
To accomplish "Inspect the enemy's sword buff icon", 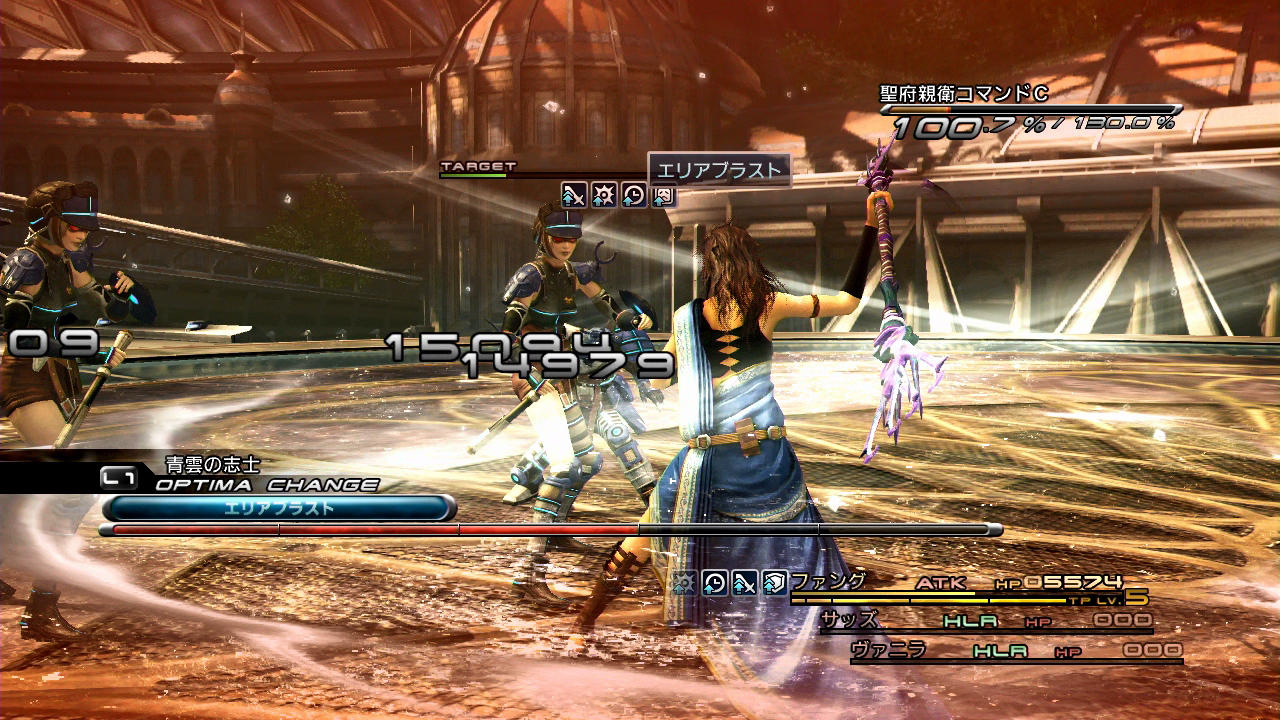I will point(573,195).
